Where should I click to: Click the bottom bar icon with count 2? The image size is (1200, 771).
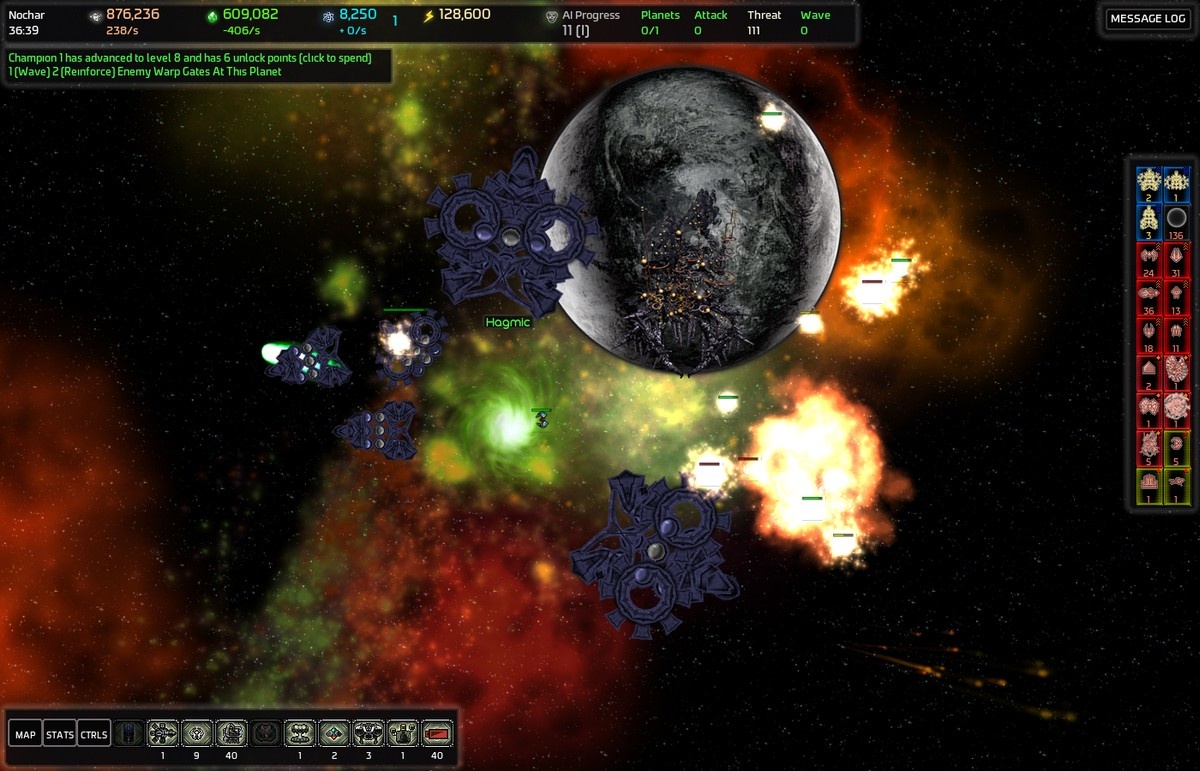[334, 734]
